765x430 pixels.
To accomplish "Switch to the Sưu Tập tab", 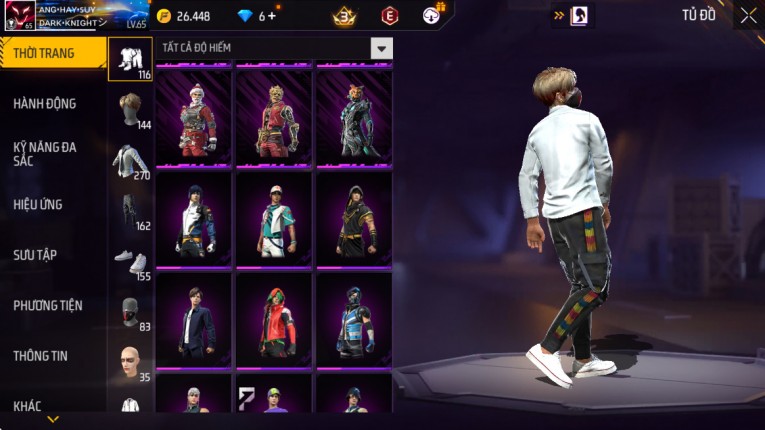I will 35,255.
